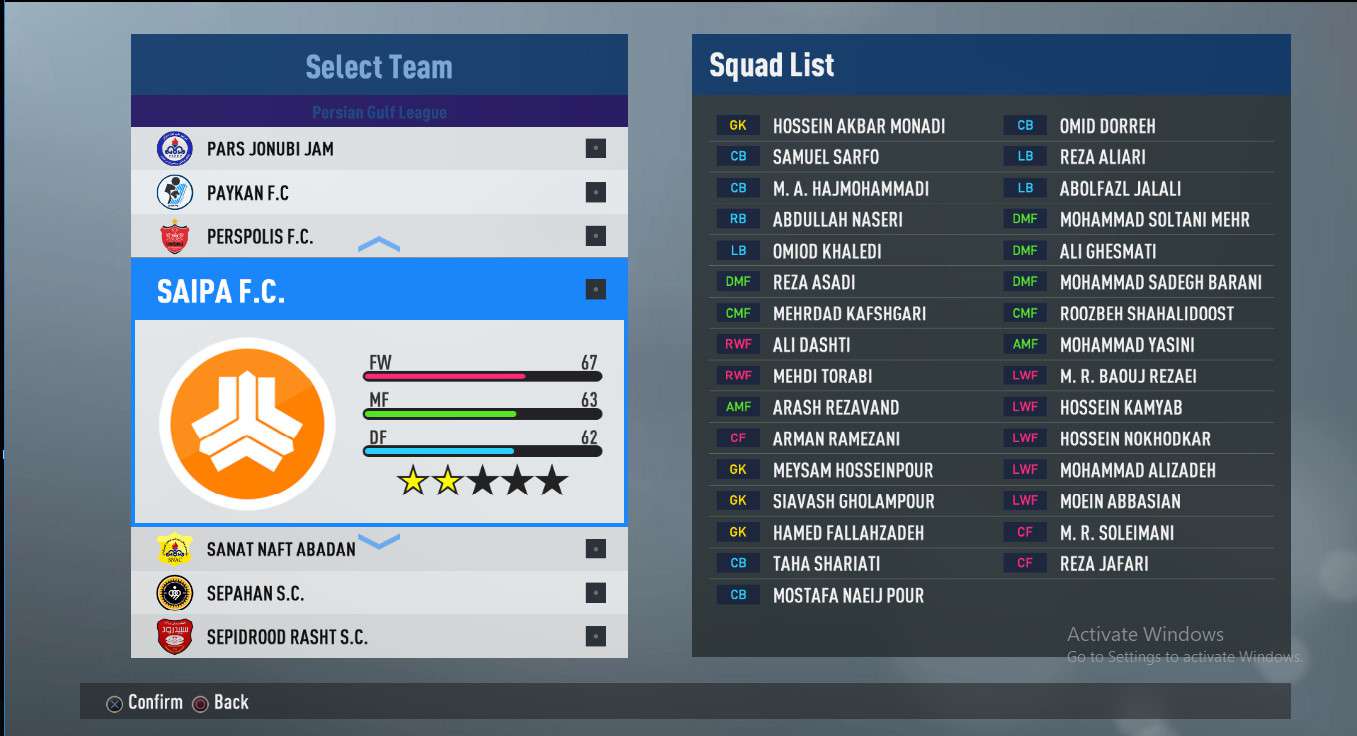Image resolution: width=1357 pixels, height=736 pixels.
Task: Select goalkeeper Hossein Akbar Monadi
Action: click(858, 126)
